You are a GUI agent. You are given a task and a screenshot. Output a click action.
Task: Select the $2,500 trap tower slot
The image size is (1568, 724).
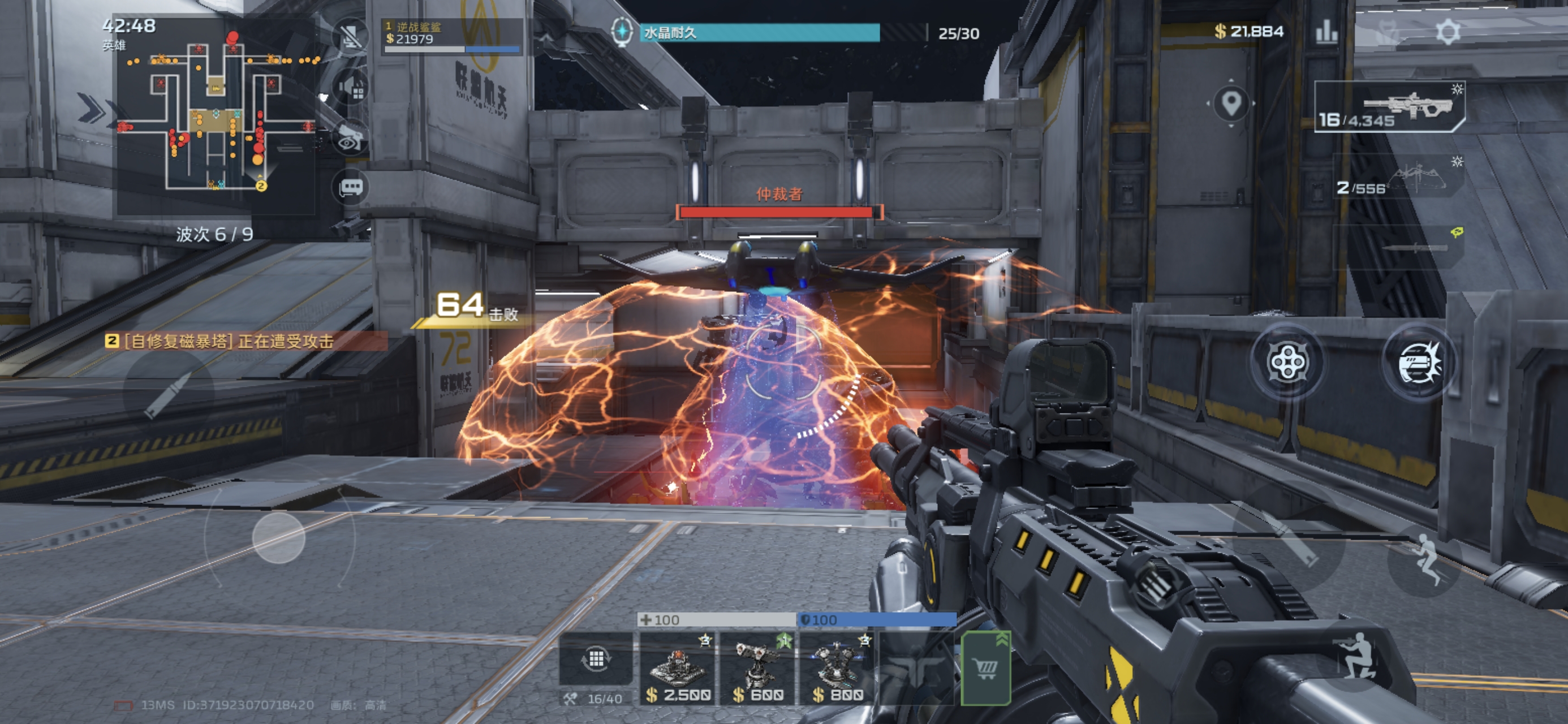pyautogui.click(x=678, y=669)
